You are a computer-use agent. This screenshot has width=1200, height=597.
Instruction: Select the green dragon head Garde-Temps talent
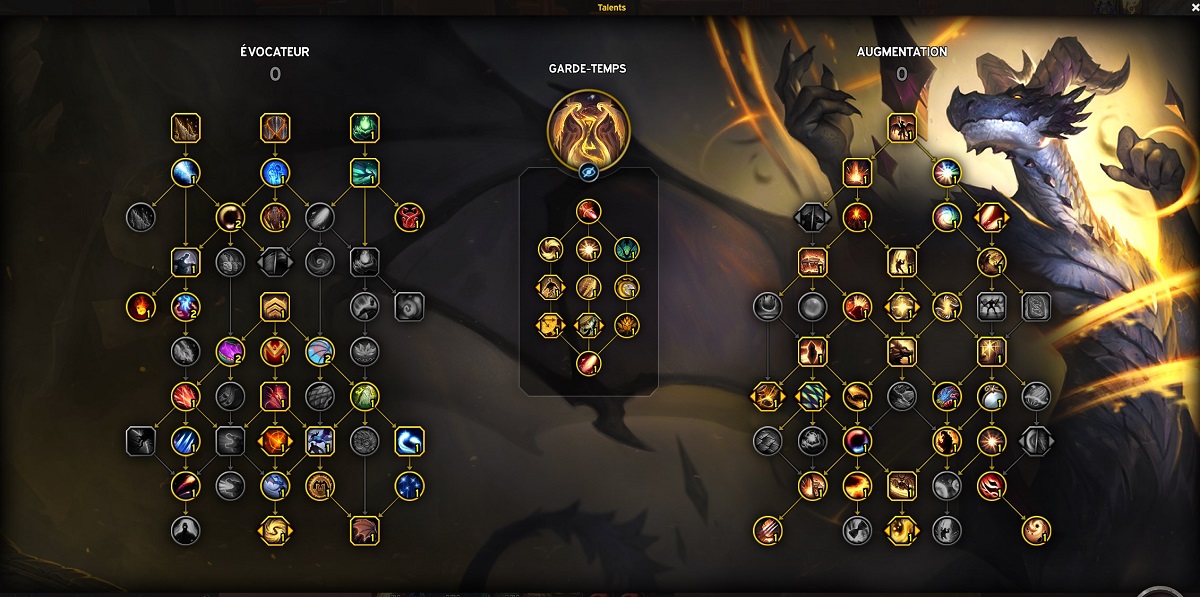[626, 249]
